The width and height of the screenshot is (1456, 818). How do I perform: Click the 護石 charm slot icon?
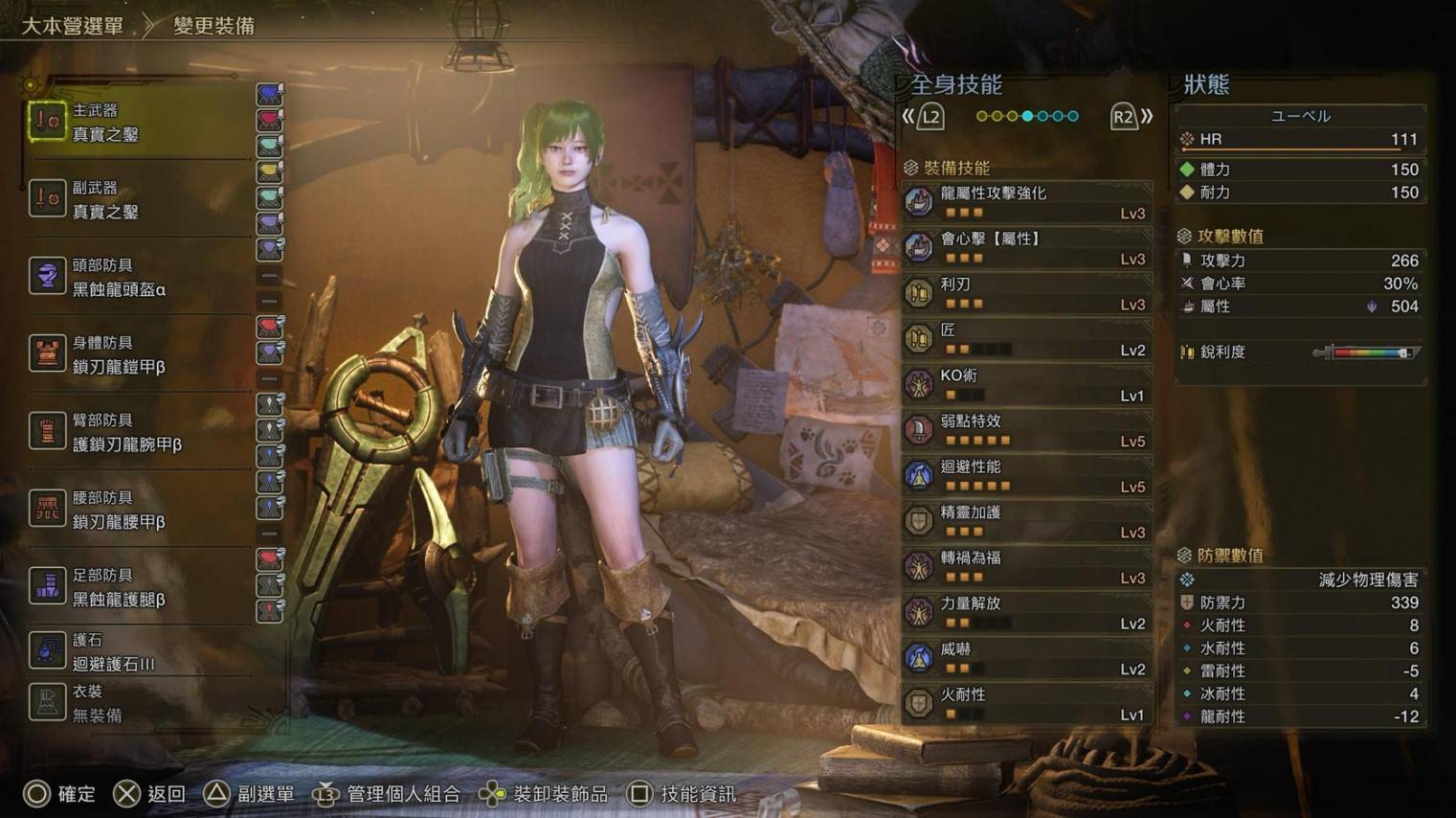pos(48,651)
